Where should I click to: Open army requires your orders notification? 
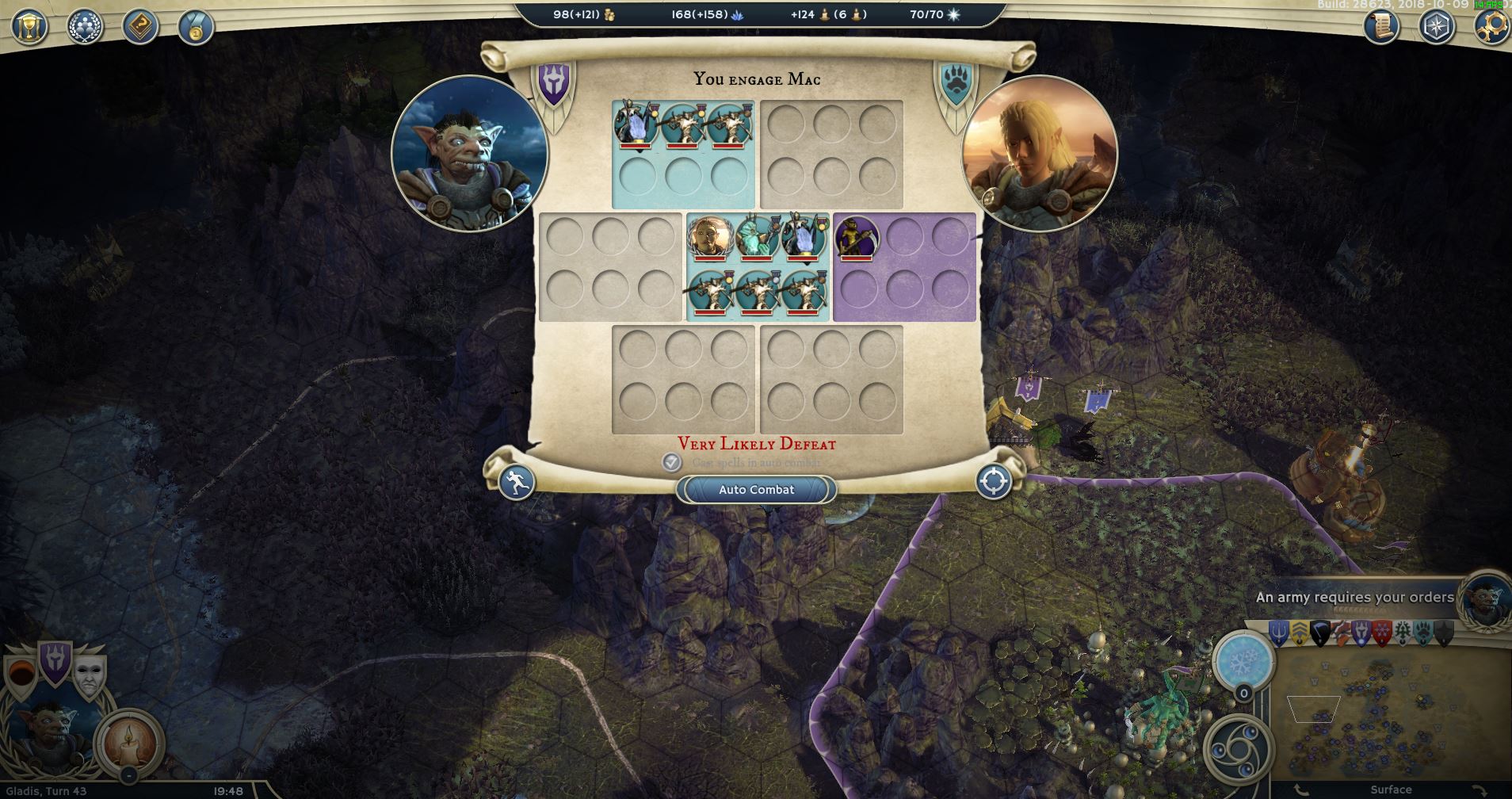[1354, 598]
